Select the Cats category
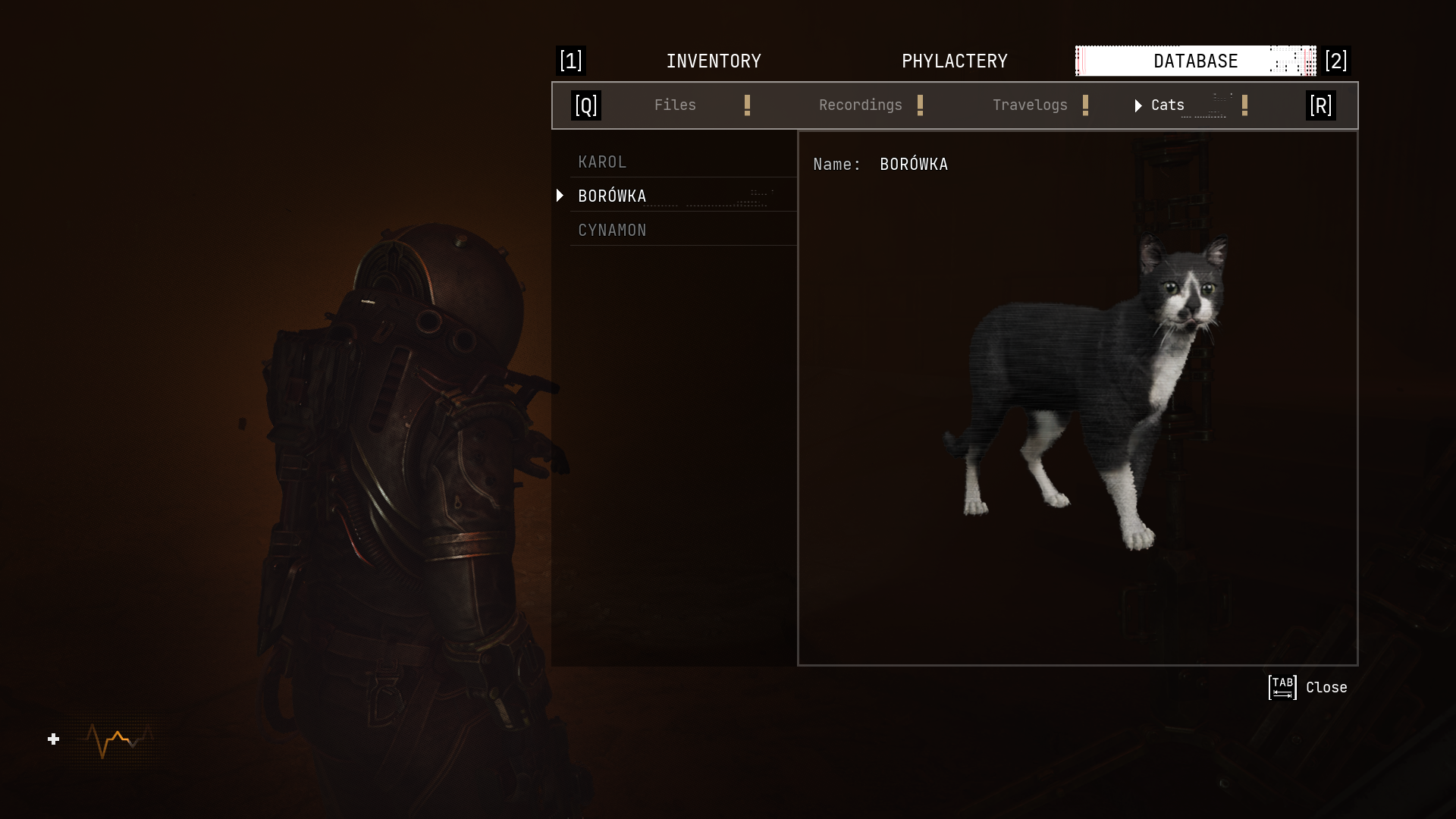This screenshot has width=1456, height=819. (x=1167, y=105)
